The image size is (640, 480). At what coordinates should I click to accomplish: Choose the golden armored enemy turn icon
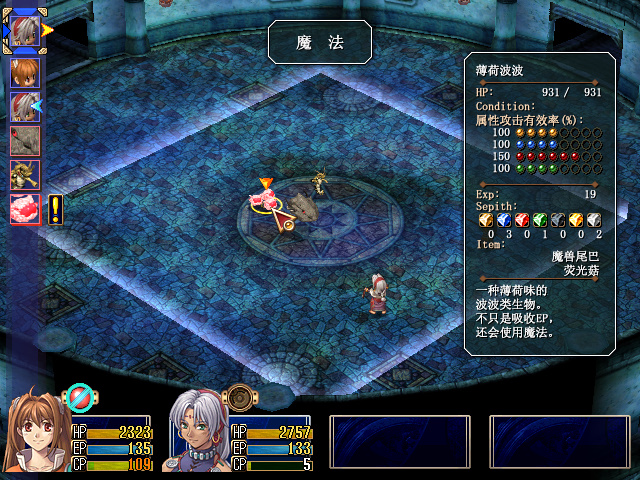(x=24, y=174)
